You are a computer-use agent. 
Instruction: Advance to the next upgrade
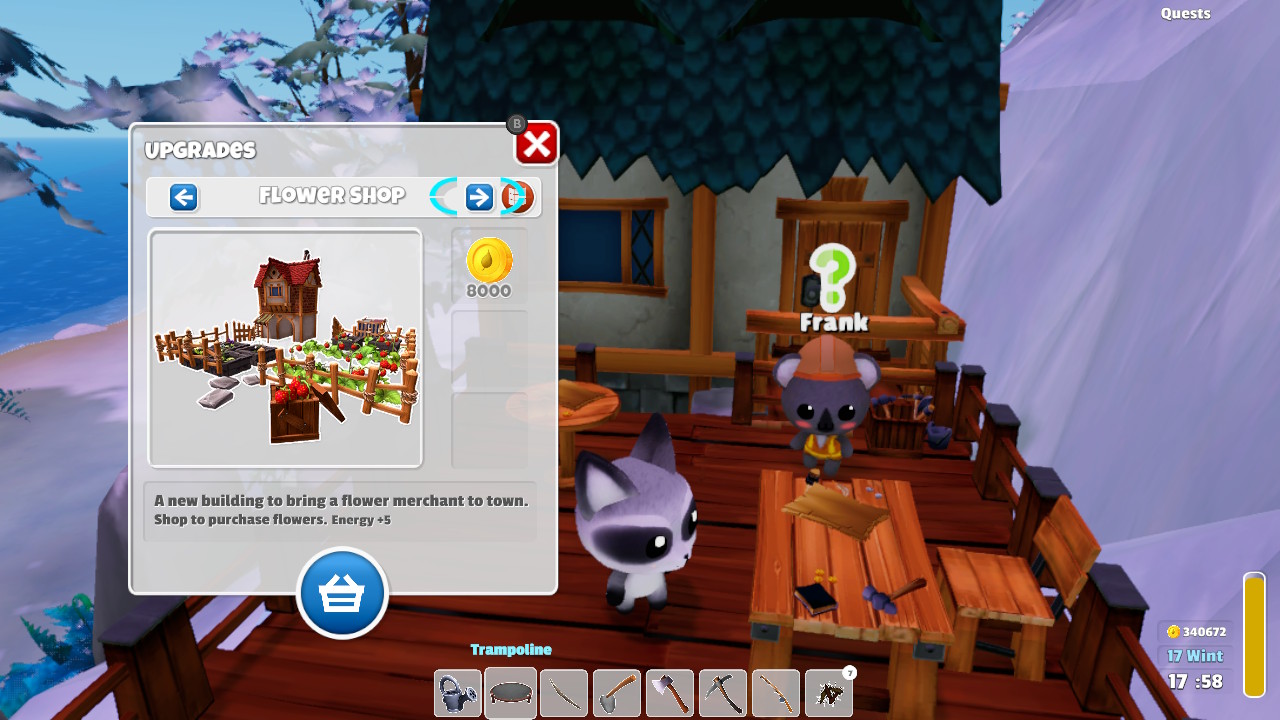pos(478,196)
